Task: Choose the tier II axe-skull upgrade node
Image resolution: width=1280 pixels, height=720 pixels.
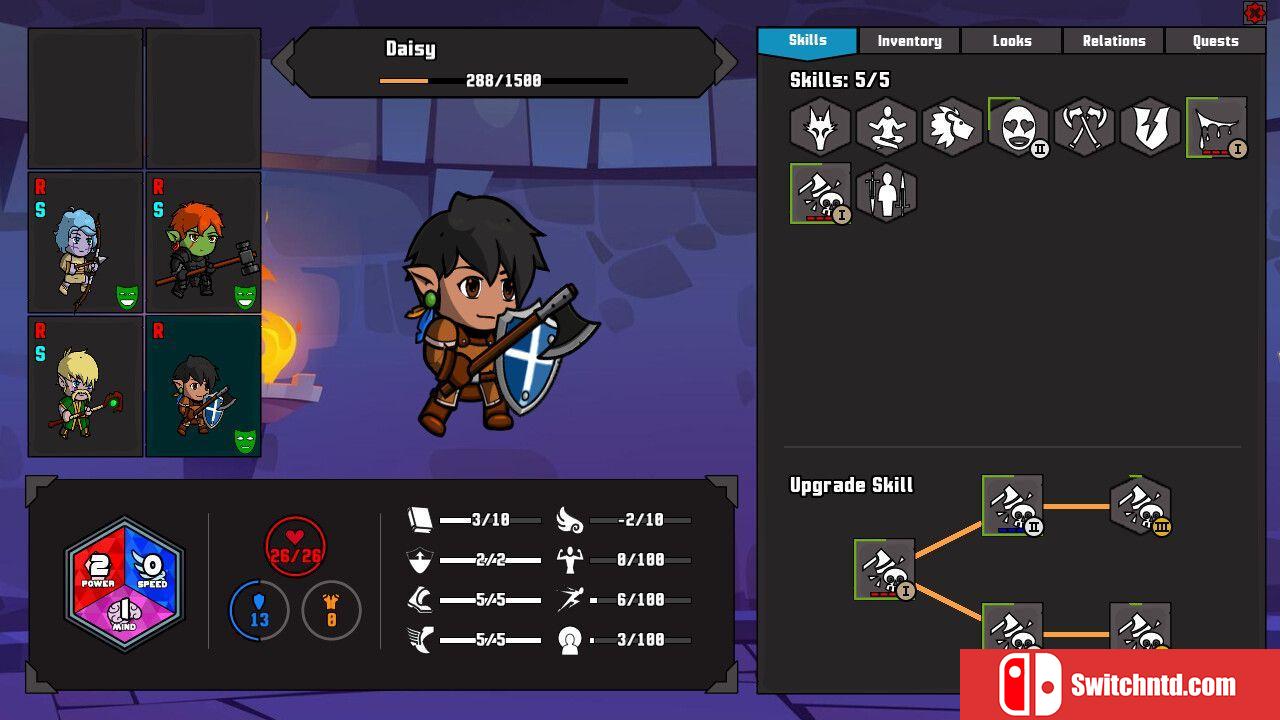Action: click(x=1012, y=506)
